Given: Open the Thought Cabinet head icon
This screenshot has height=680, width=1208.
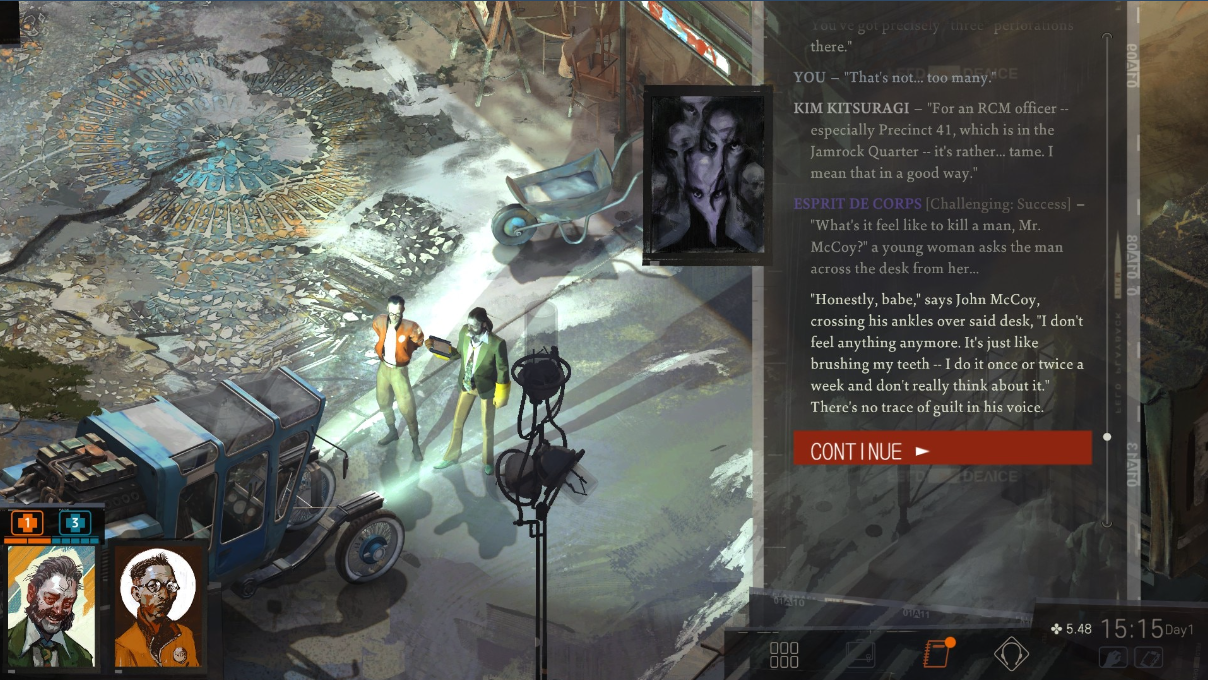Looking at the screenshot, I should [x=1011, y=655].
